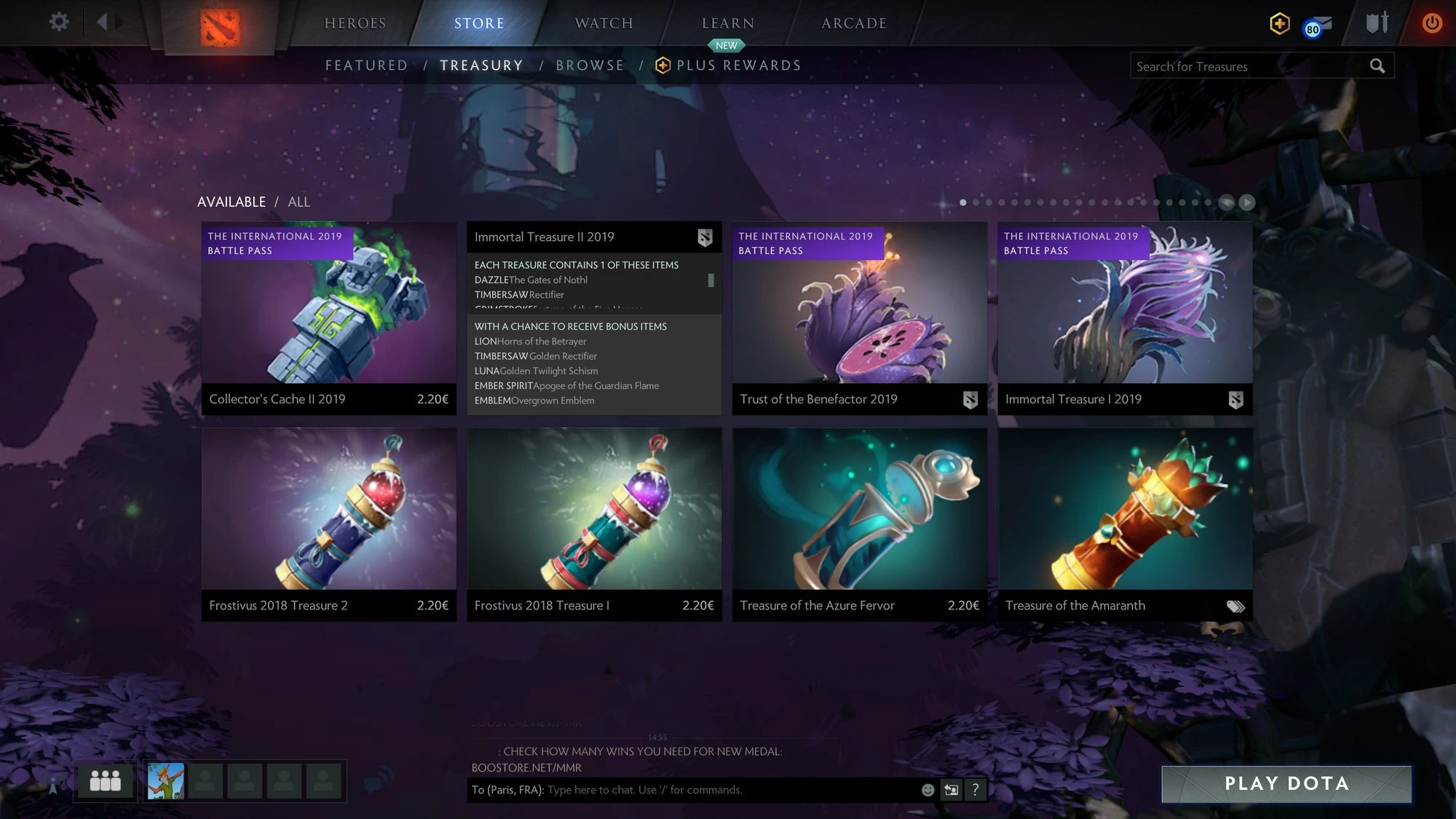Select Collector's Cache II 2019 treasure
Image resolution: width=1456 pixels, height=819 pixels.
click(x=328, y=318)
